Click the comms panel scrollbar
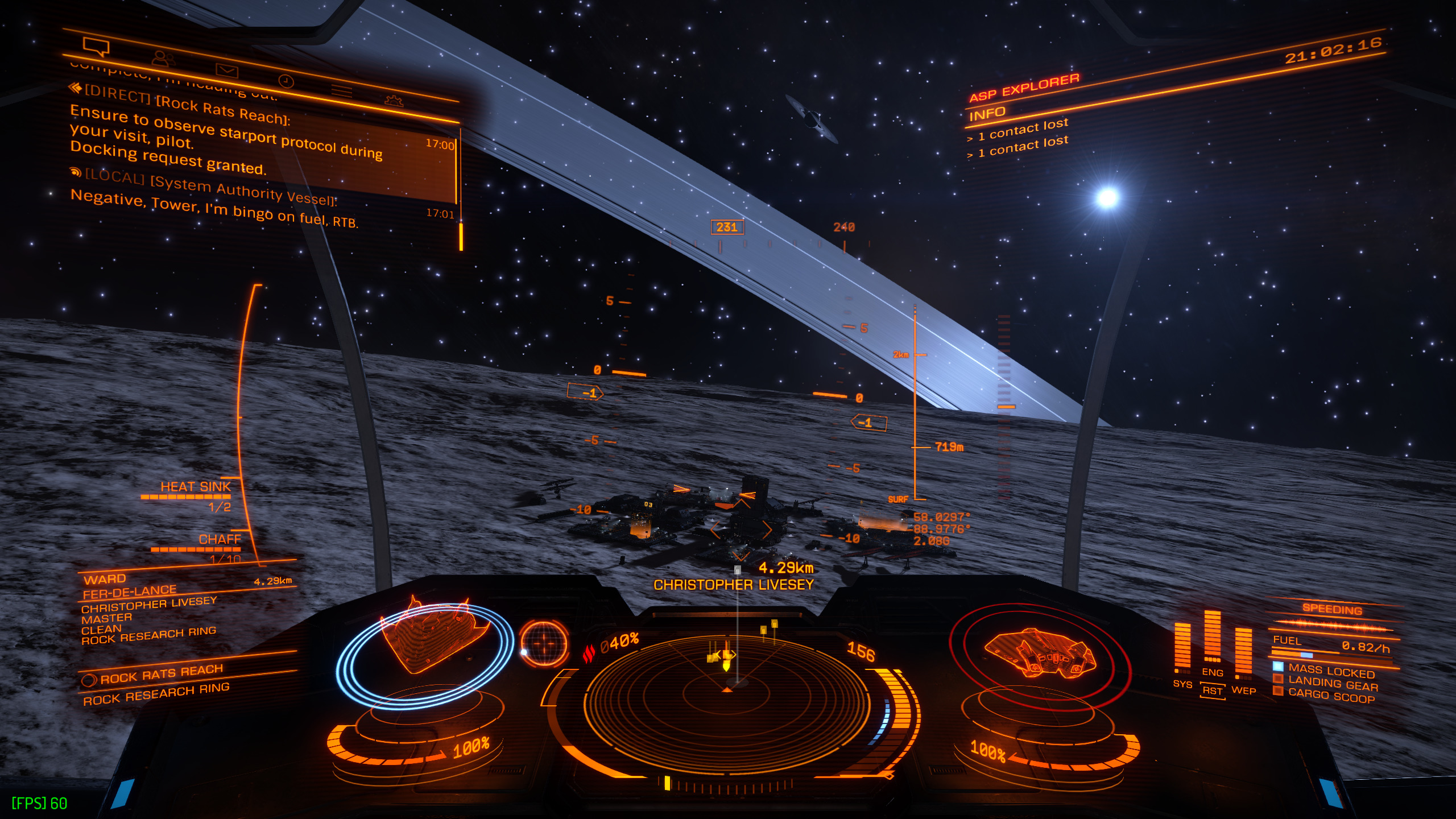This screenshot has height=819, width=1456. pyautogui.click(x=461, y=235)
